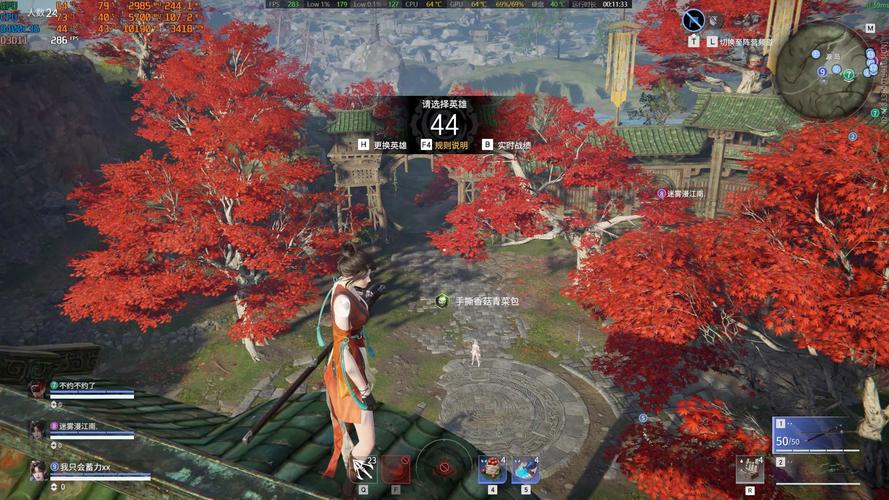Activate the circular red ultimate icon
The width and height of the screenshot is (889, 500).
444,468
